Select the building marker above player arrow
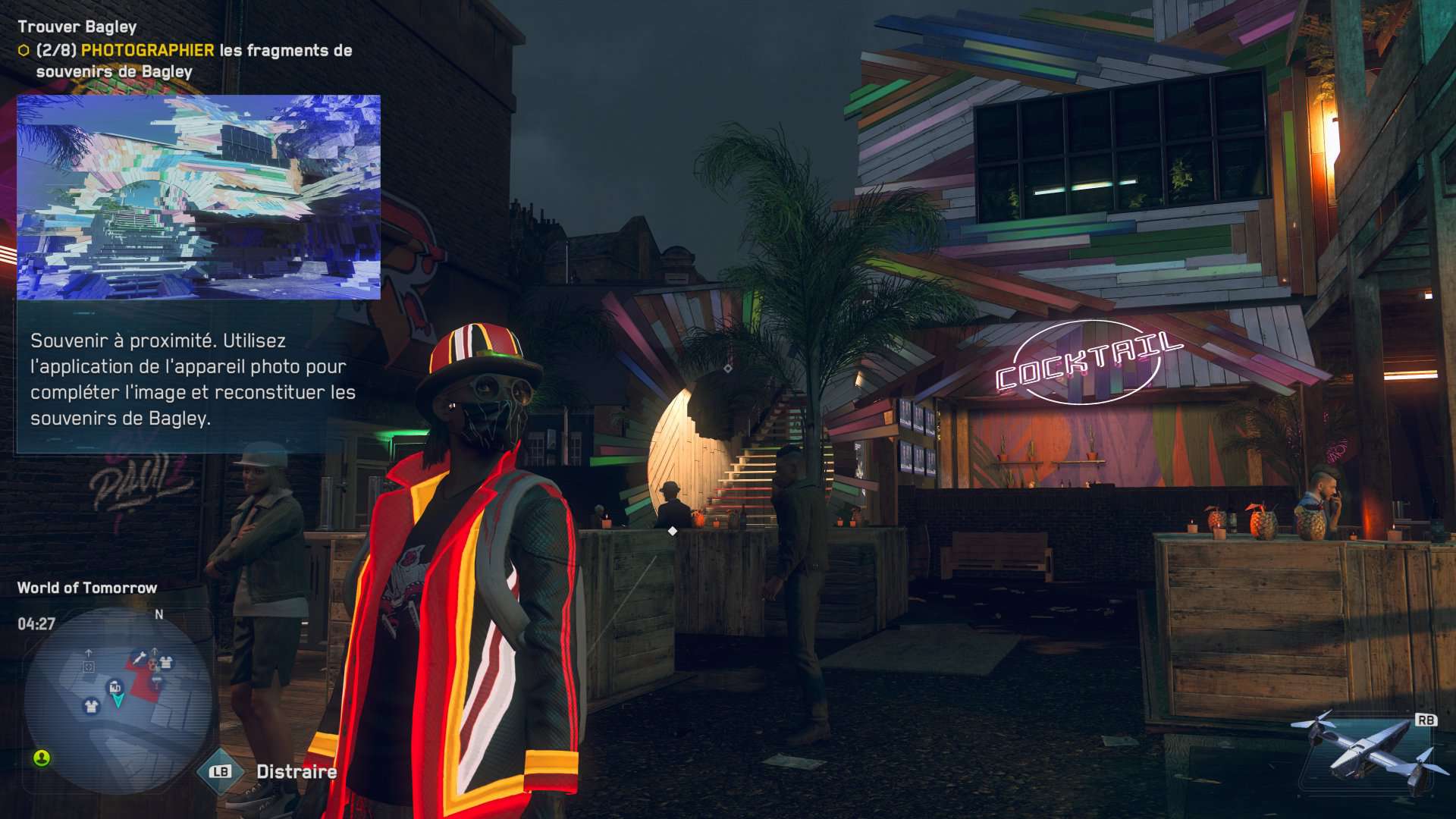Viewport: 1456px width, 819px height. tap(115, 686)
